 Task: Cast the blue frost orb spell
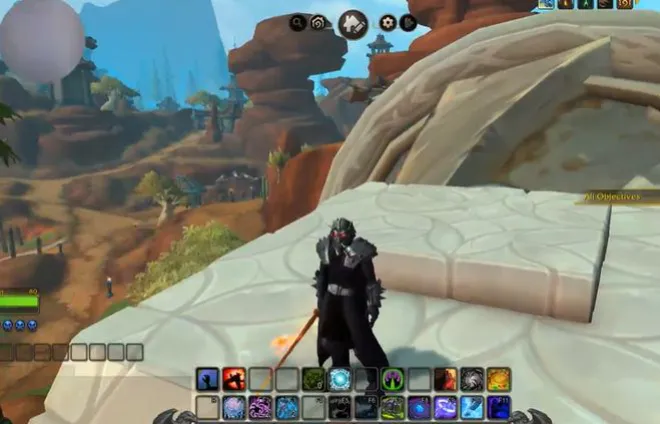[234, 407]
